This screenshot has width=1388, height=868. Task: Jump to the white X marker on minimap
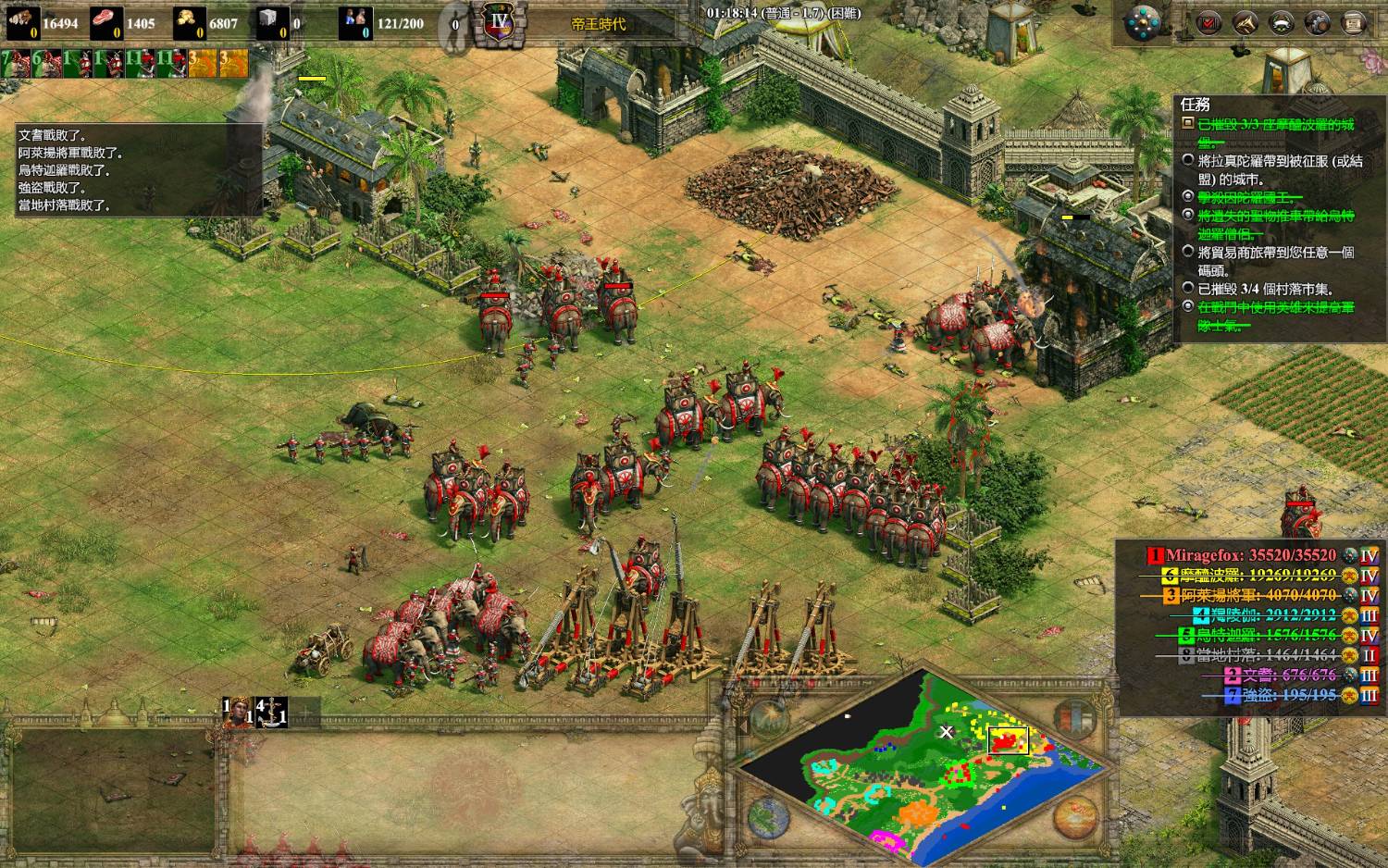coord(946,732)
